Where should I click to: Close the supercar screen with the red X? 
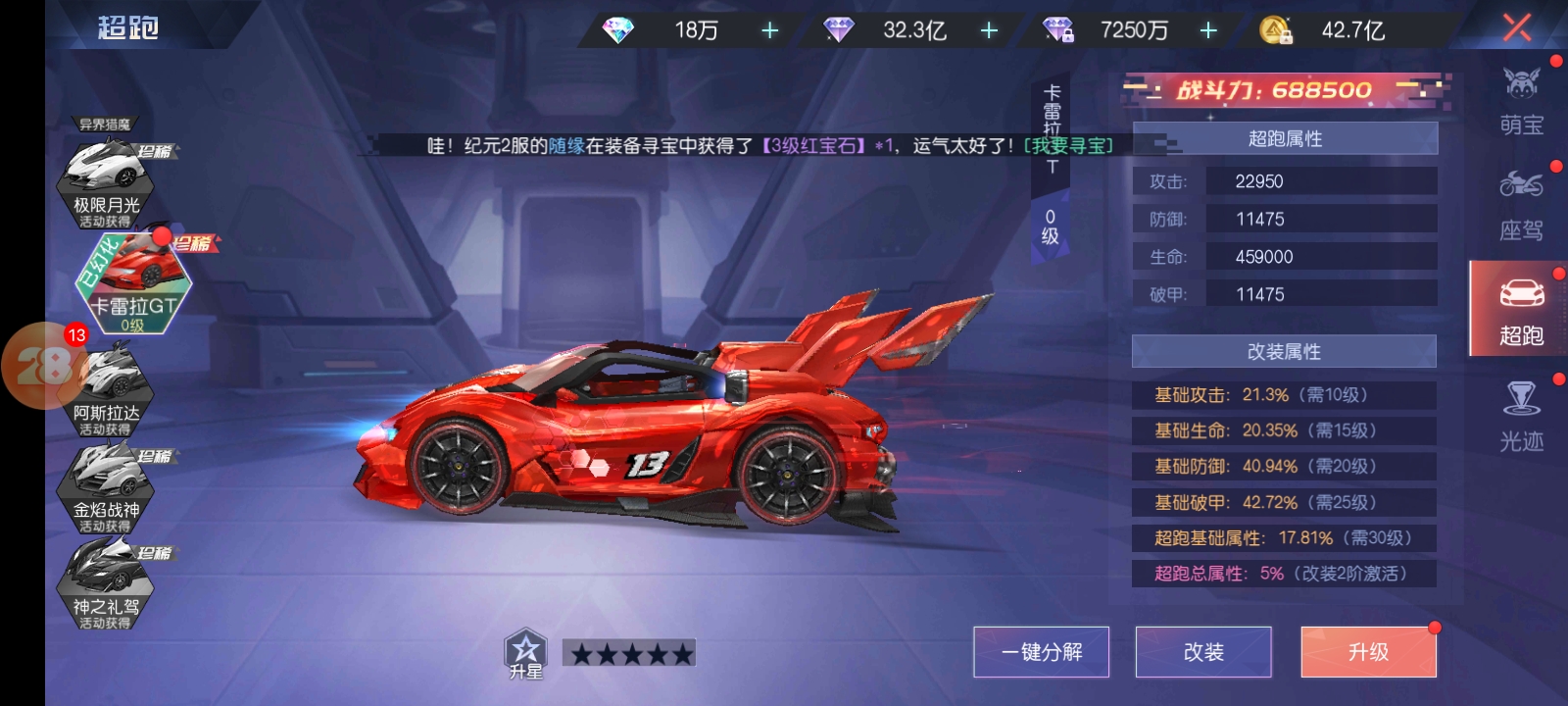coord(1516,27)
